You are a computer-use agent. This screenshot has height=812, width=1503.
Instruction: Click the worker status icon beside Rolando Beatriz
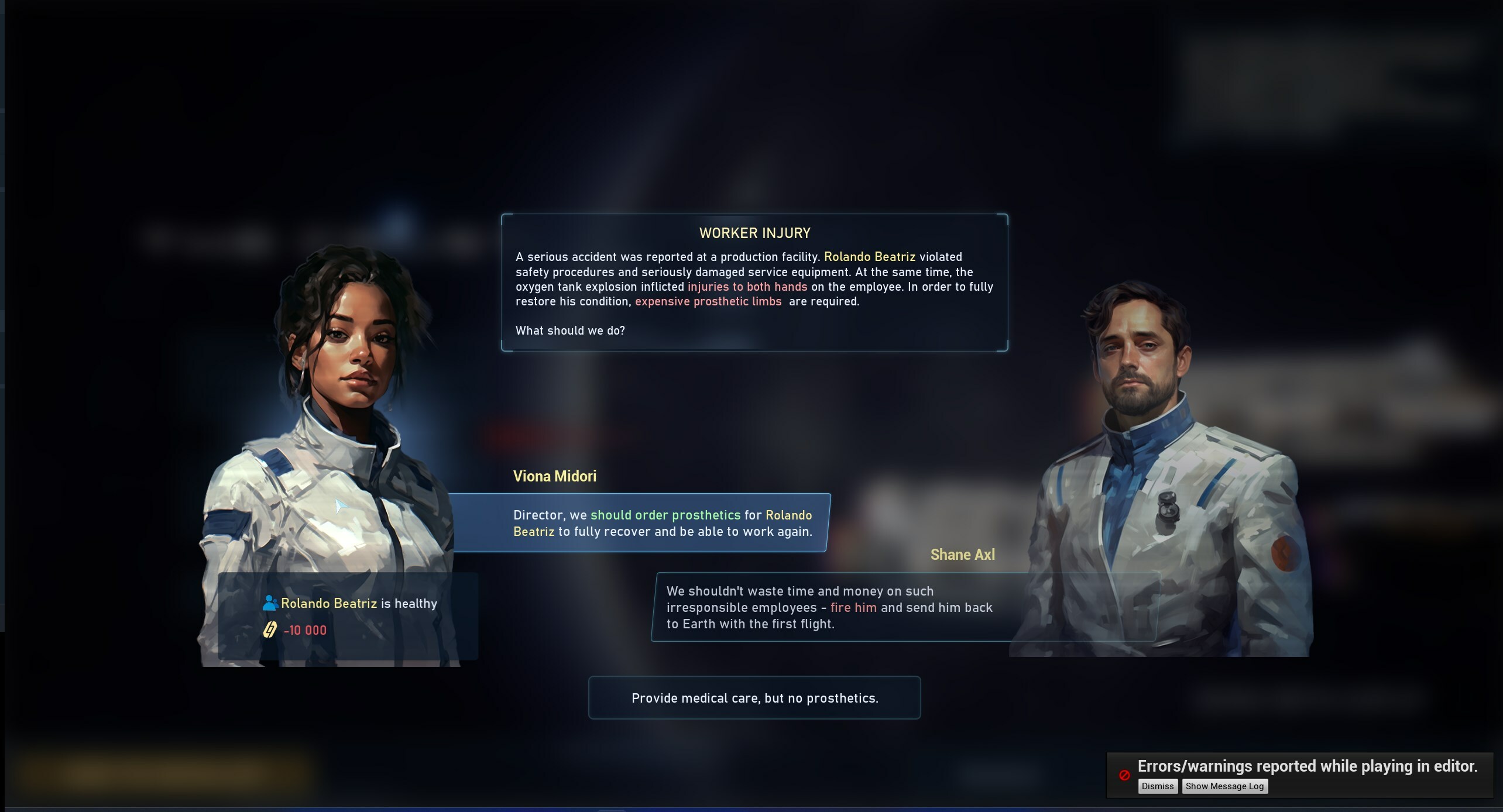coord(270,603)
